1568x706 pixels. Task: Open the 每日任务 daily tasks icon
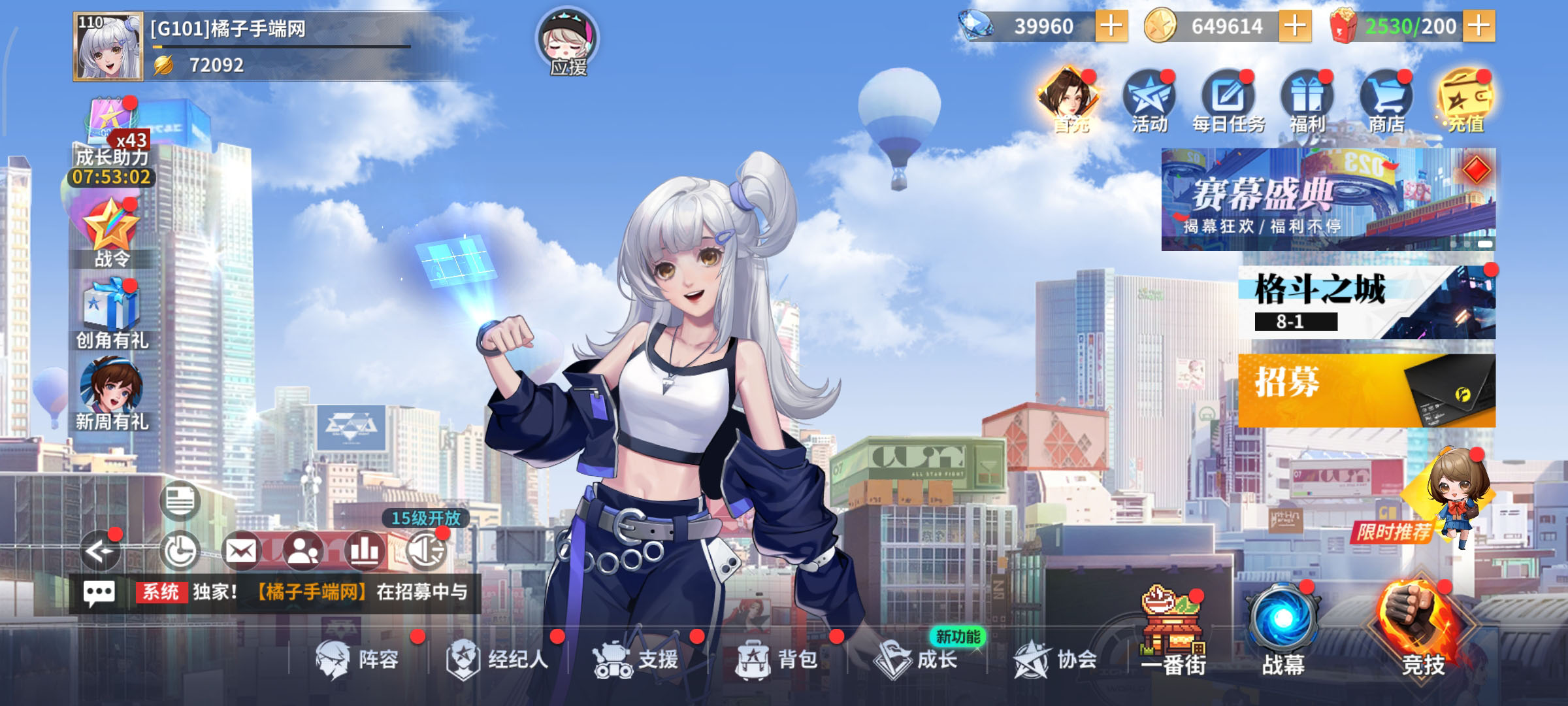1228,101
